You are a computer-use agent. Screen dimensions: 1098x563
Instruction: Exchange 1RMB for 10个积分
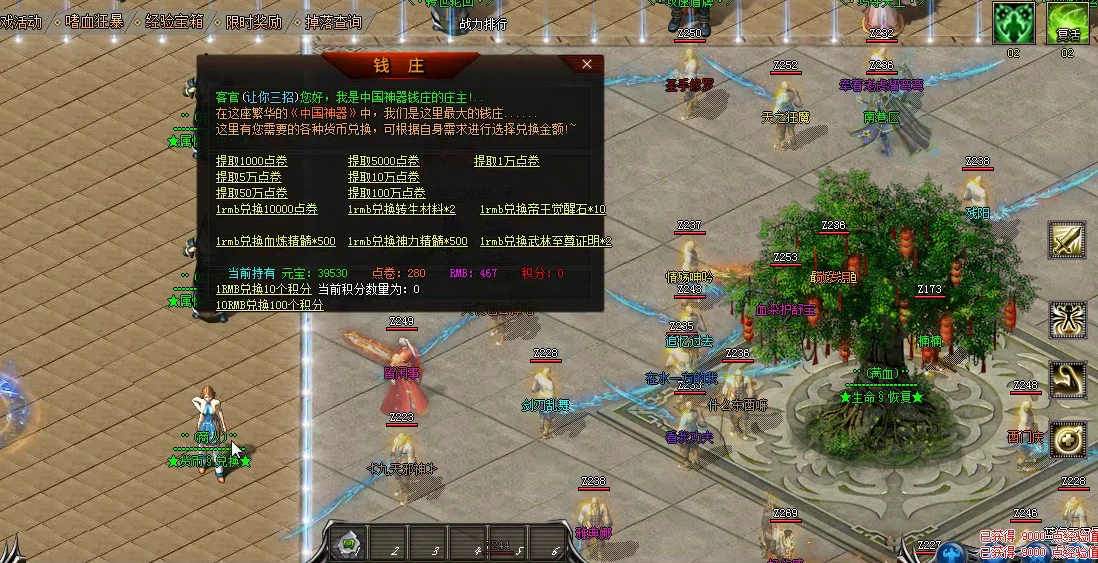click(x=264, y=290)
